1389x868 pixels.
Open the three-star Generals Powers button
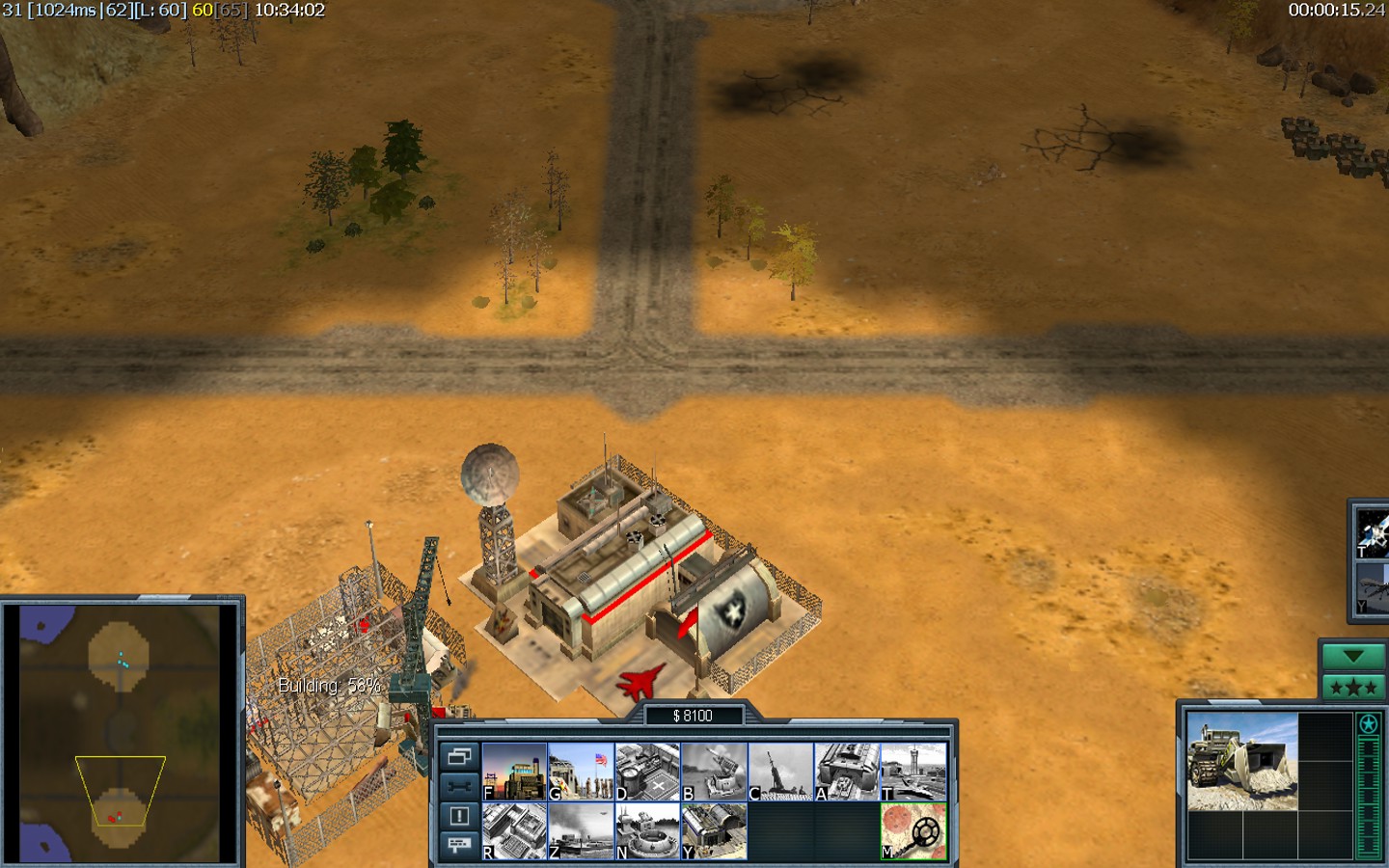tap(1352, 688)
